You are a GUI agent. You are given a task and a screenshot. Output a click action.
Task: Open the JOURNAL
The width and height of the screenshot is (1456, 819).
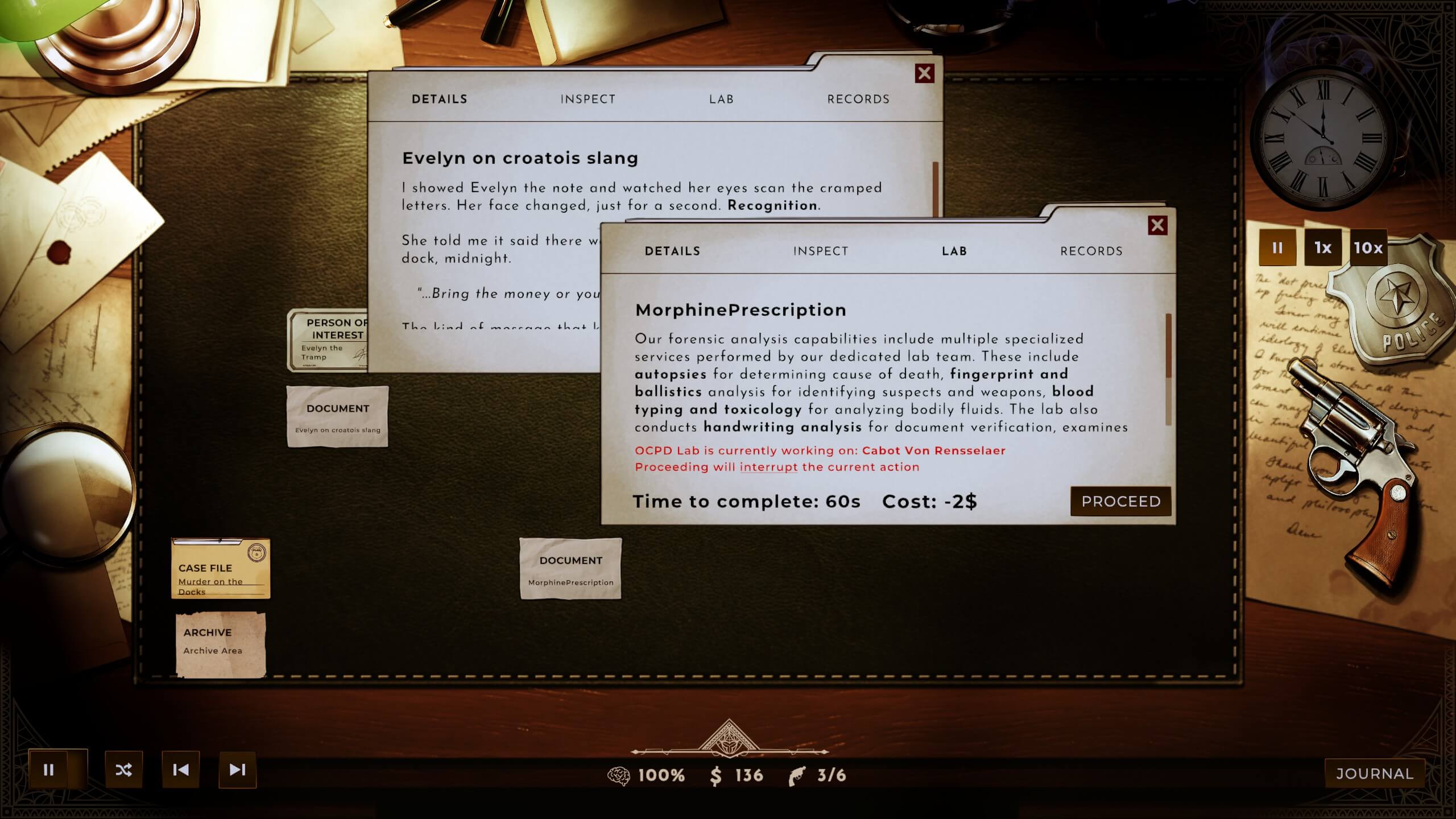tap(1375, 772)
